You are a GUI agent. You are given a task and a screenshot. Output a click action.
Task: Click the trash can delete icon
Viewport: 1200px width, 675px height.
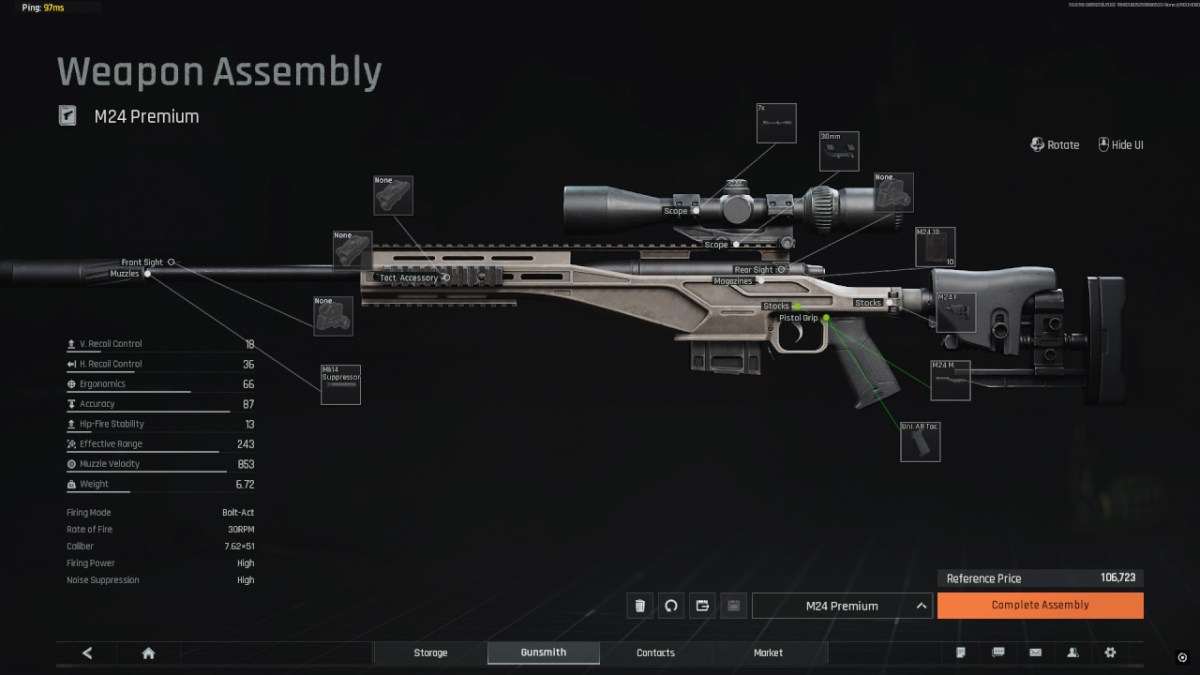640,605
